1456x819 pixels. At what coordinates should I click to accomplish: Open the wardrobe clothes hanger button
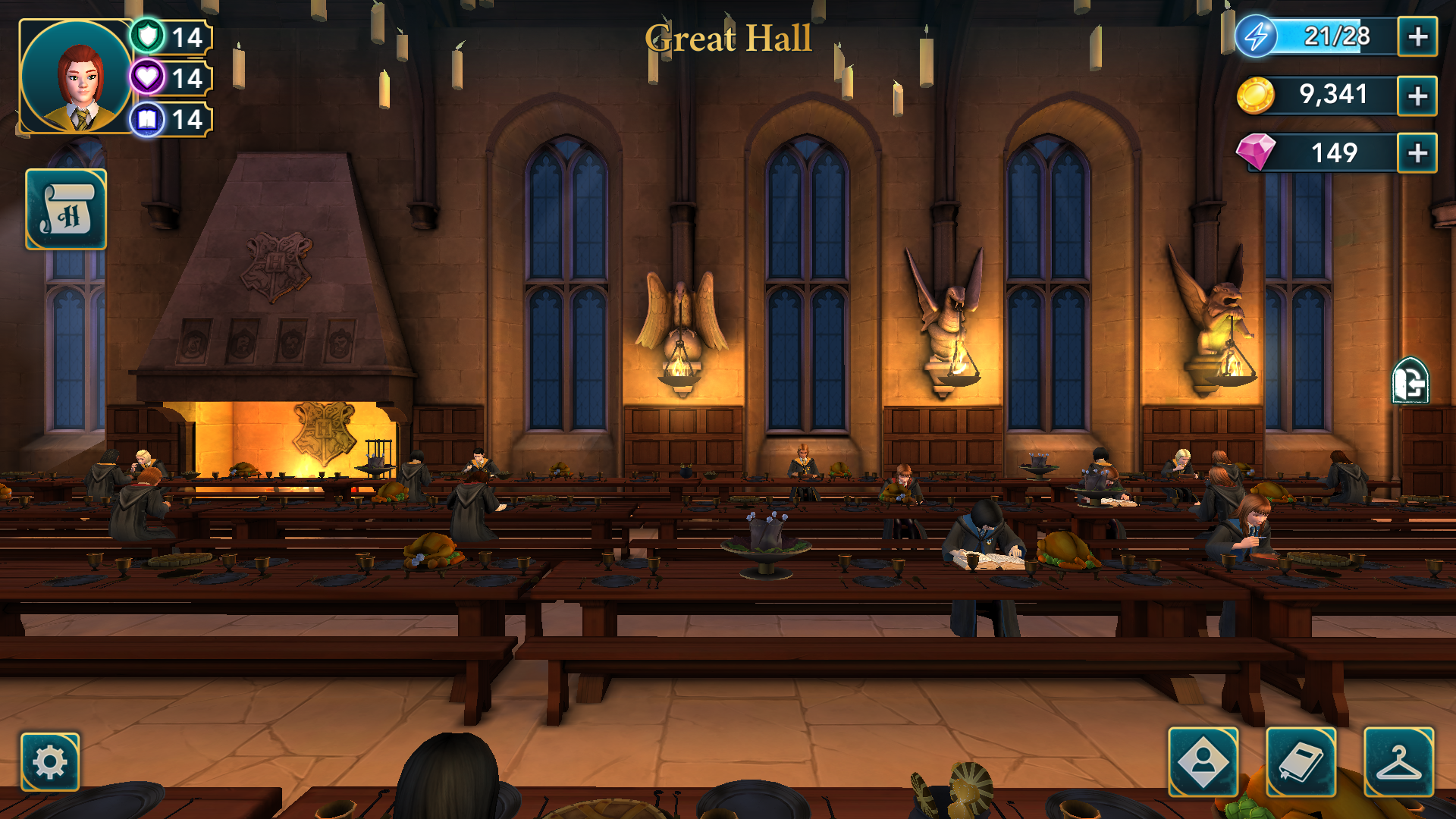click(1398, 761)
